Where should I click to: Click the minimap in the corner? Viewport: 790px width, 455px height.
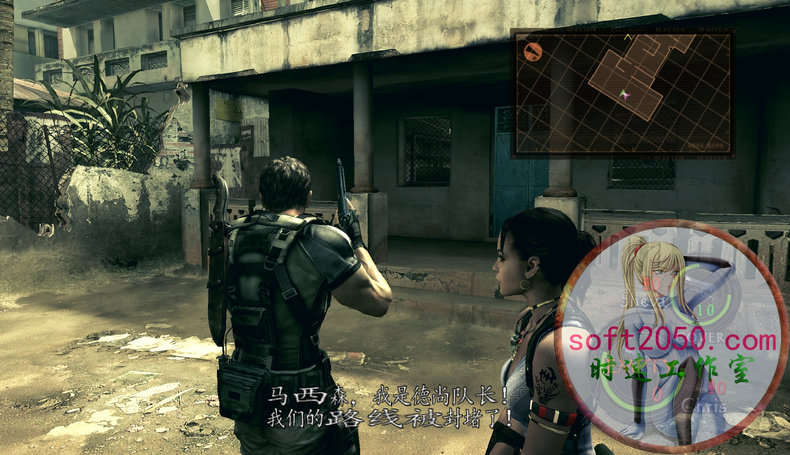pyautogui.click(x=622, y=92)
